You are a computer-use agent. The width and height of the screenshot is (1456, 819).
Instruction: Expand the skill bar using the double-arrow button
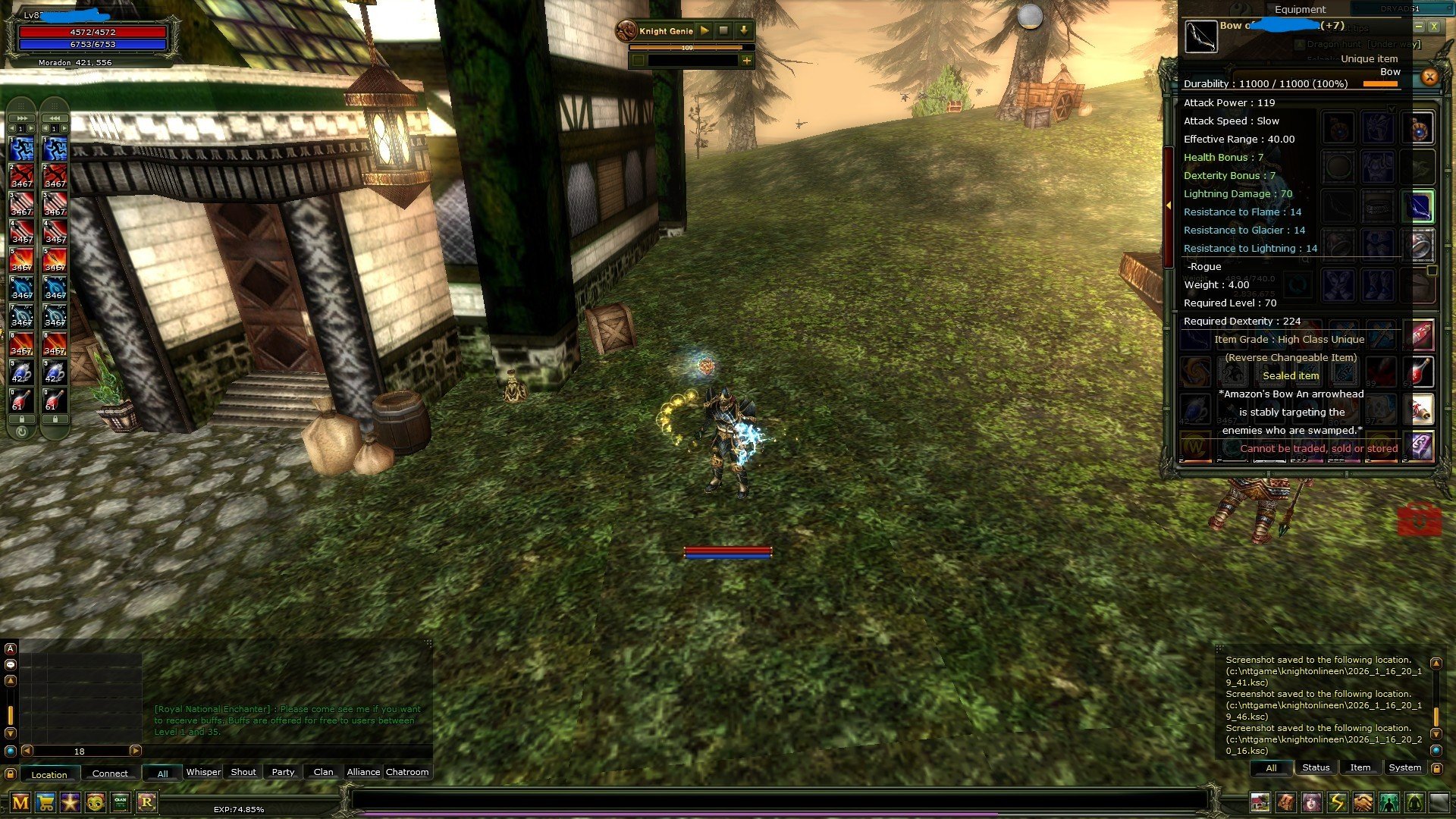point(21,118)
